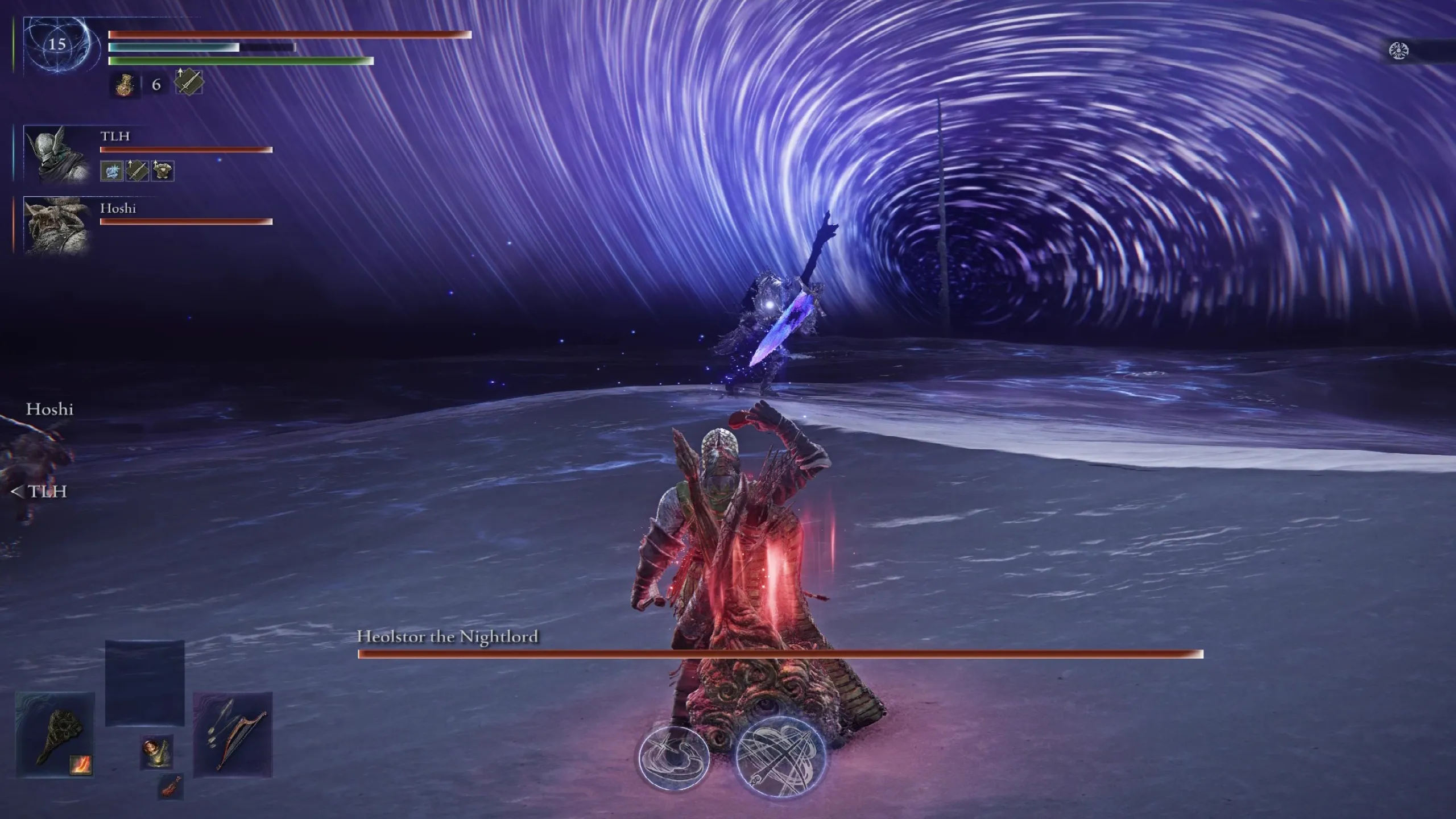Inspect TLH's armor defense-up buff icon
1456x819 pixels.
click(163, 171)
